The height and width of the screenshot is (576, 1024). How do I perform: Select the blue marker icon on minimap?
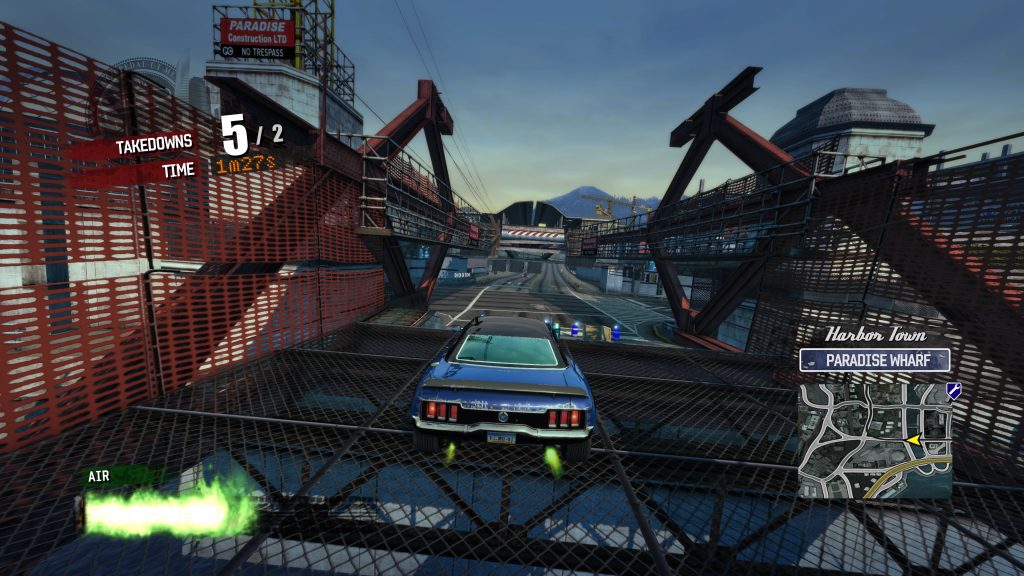953,391
